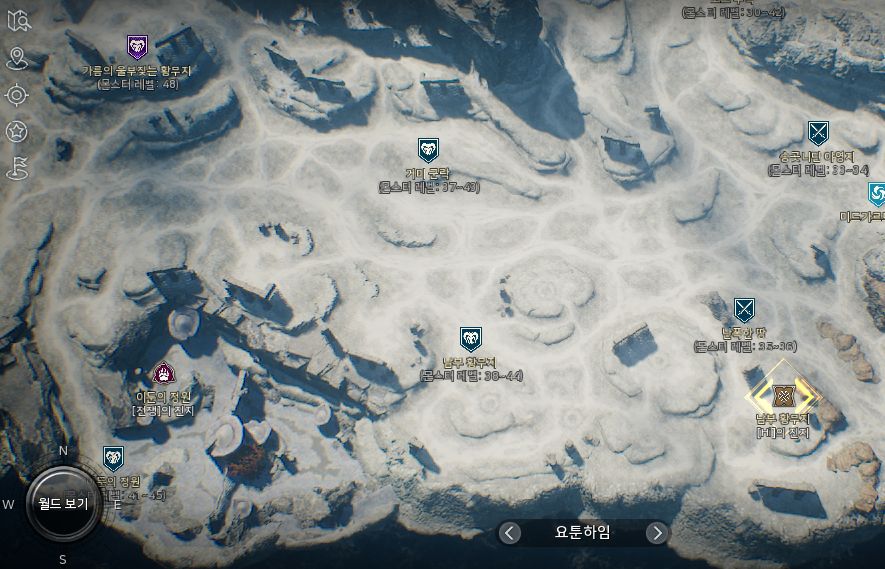Image resolution: width=885 pixels, height=569 pixels.
Task: Select the location pin map tool
Action: click(17, 59)
